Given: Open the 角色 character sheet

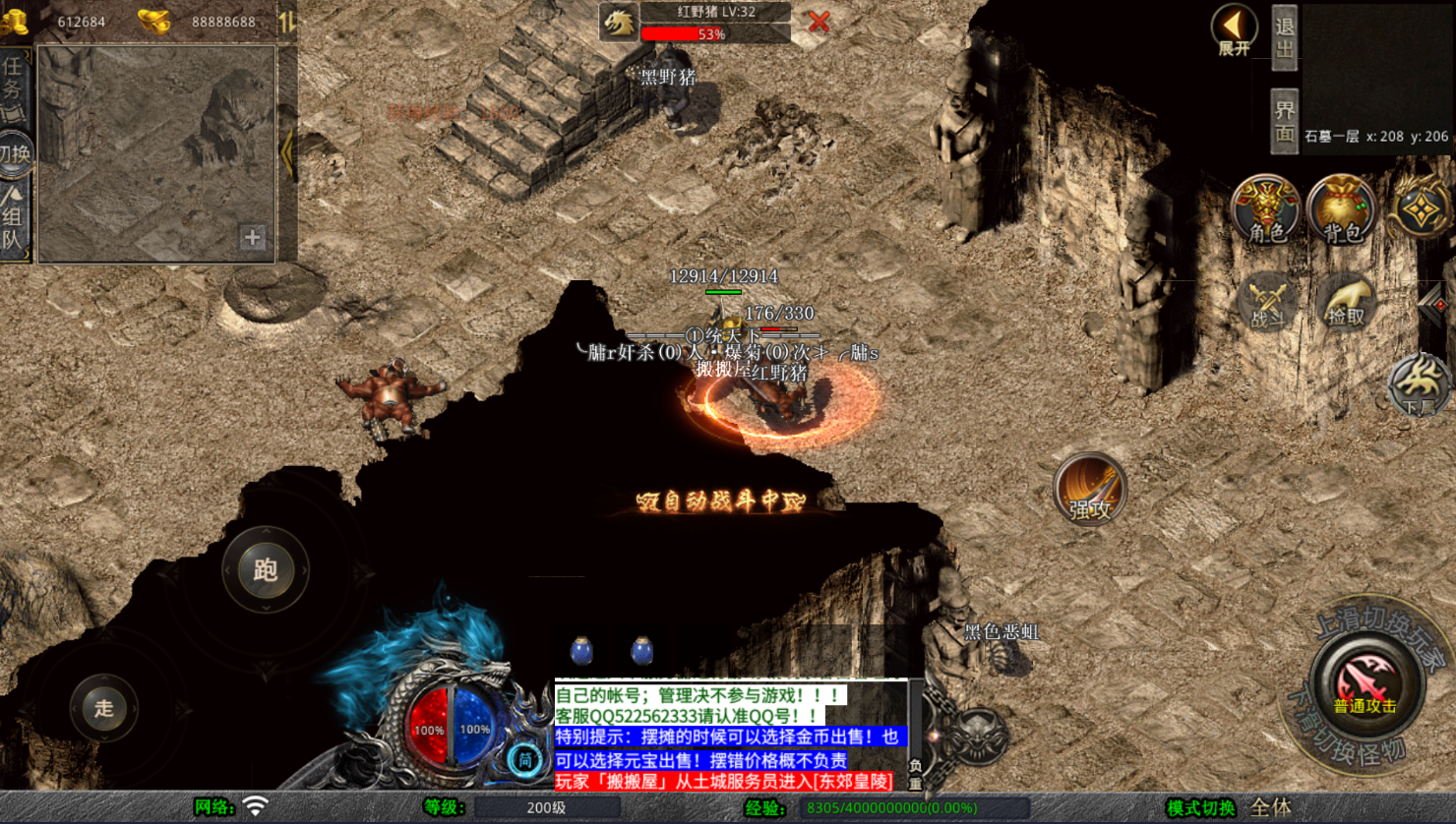Looking at the screenshot, I should point(1265,209).
